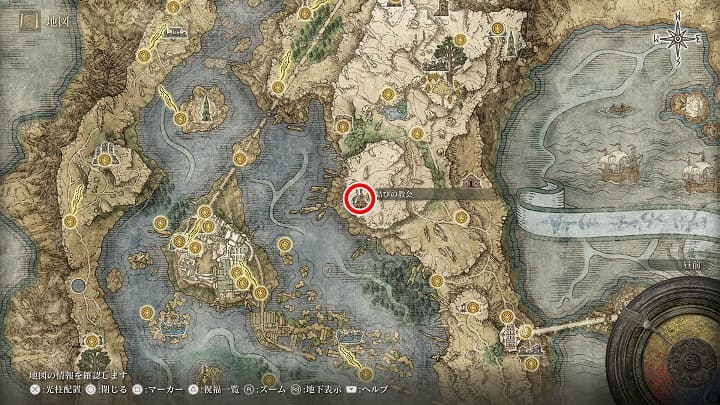Viewport: 720px width, 405px height.
Task: Select the grace marker on the tower islet
Action: point(183,120)
